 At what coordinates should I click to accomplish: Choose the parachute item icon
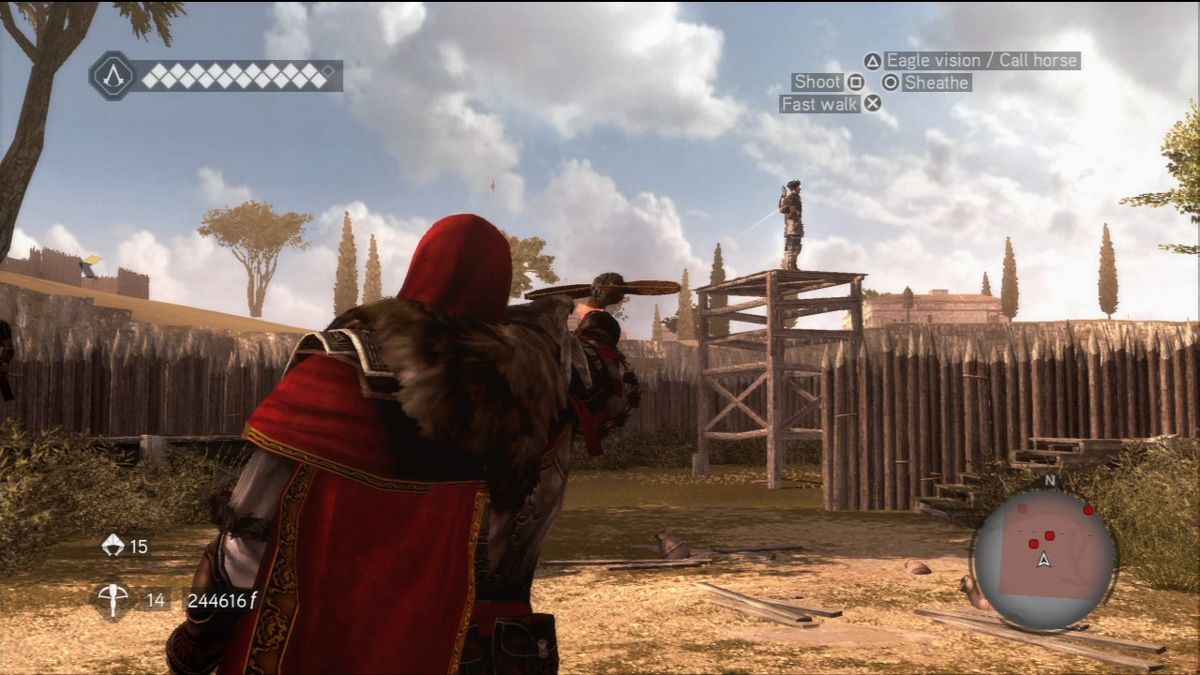pyautogui.click(x=113, y=546)
